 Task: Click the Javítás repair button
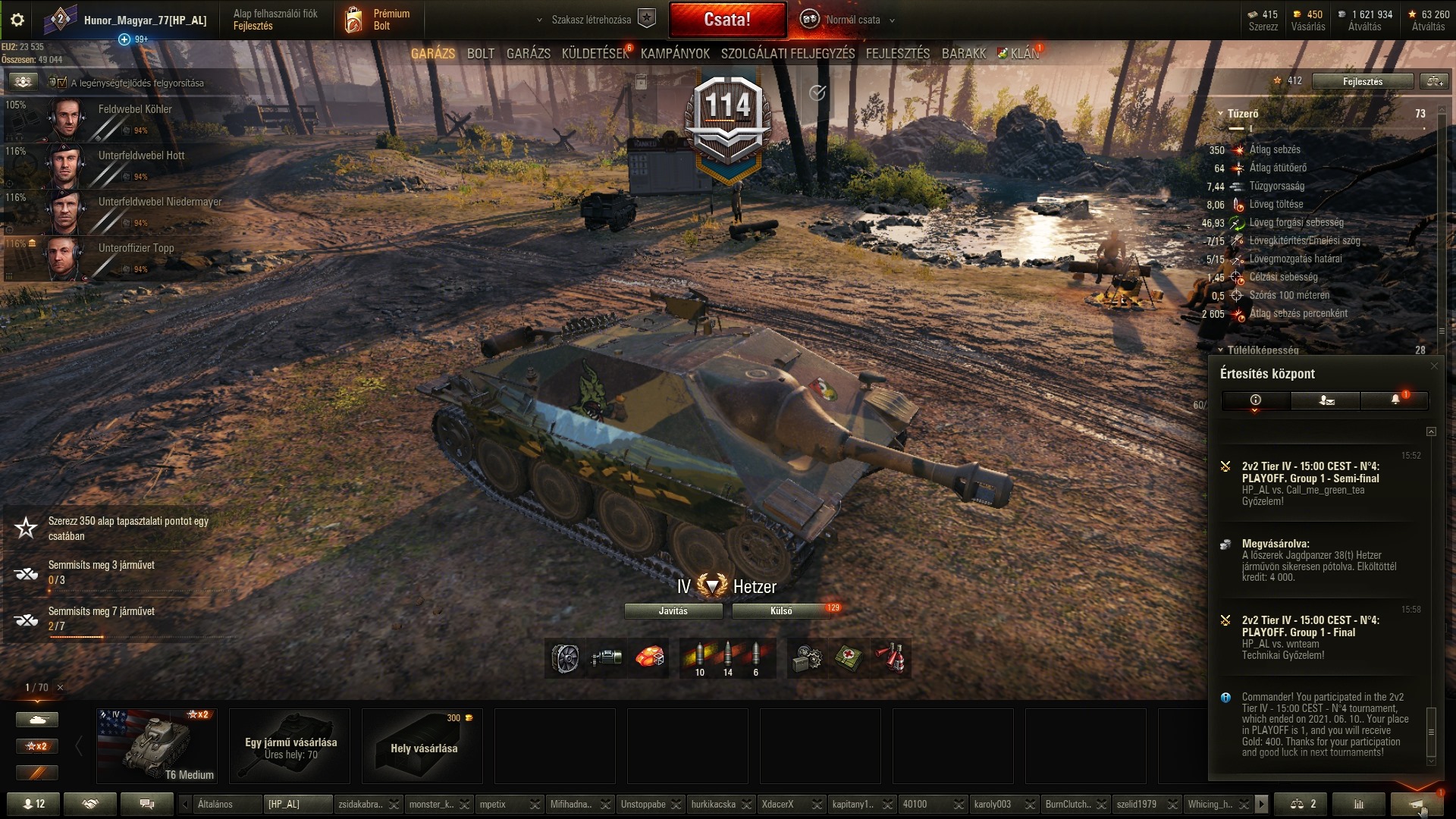click(673, 611)
